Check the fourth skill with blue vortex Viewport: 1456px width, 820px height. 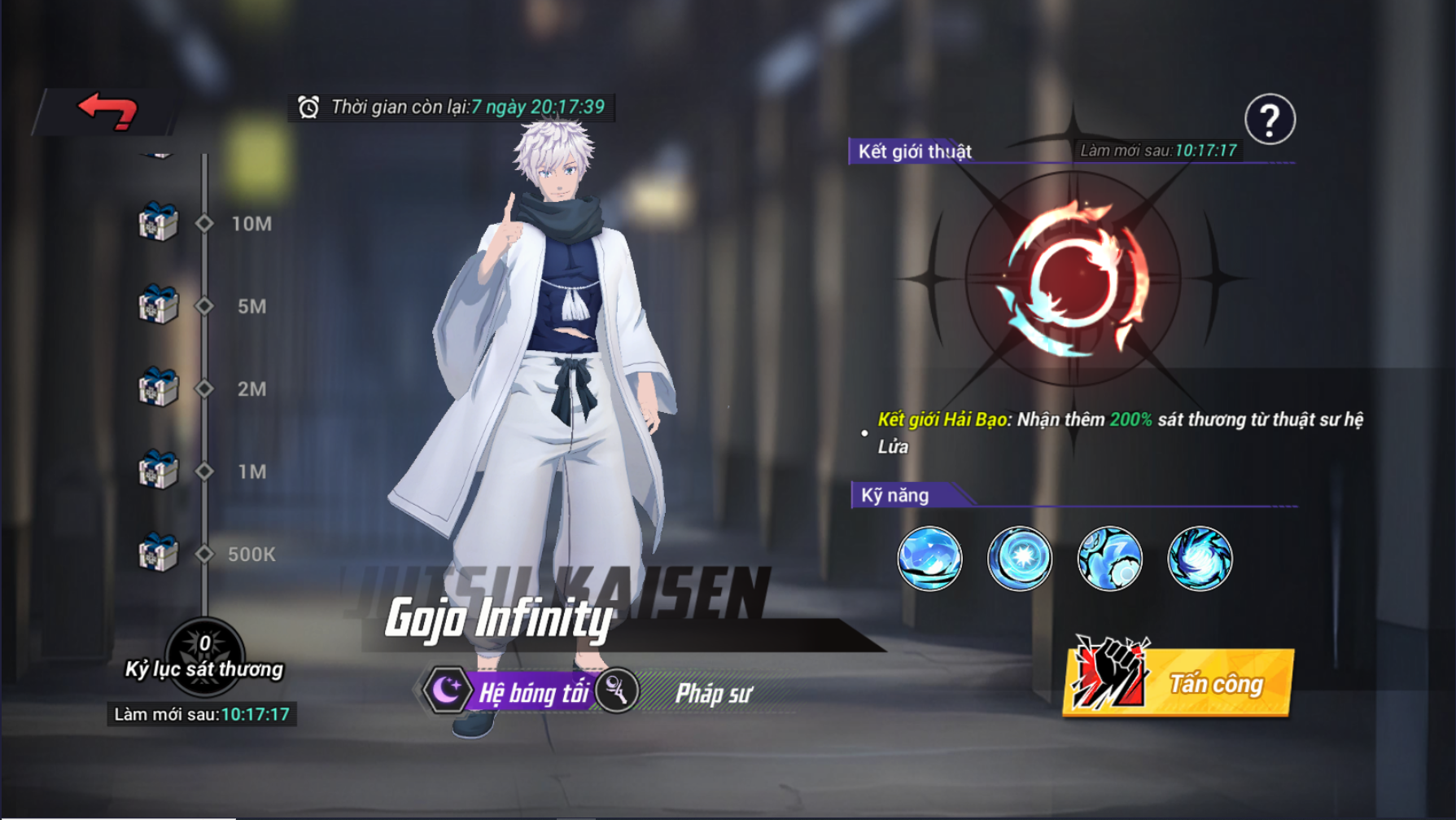tap(1200, 559)
